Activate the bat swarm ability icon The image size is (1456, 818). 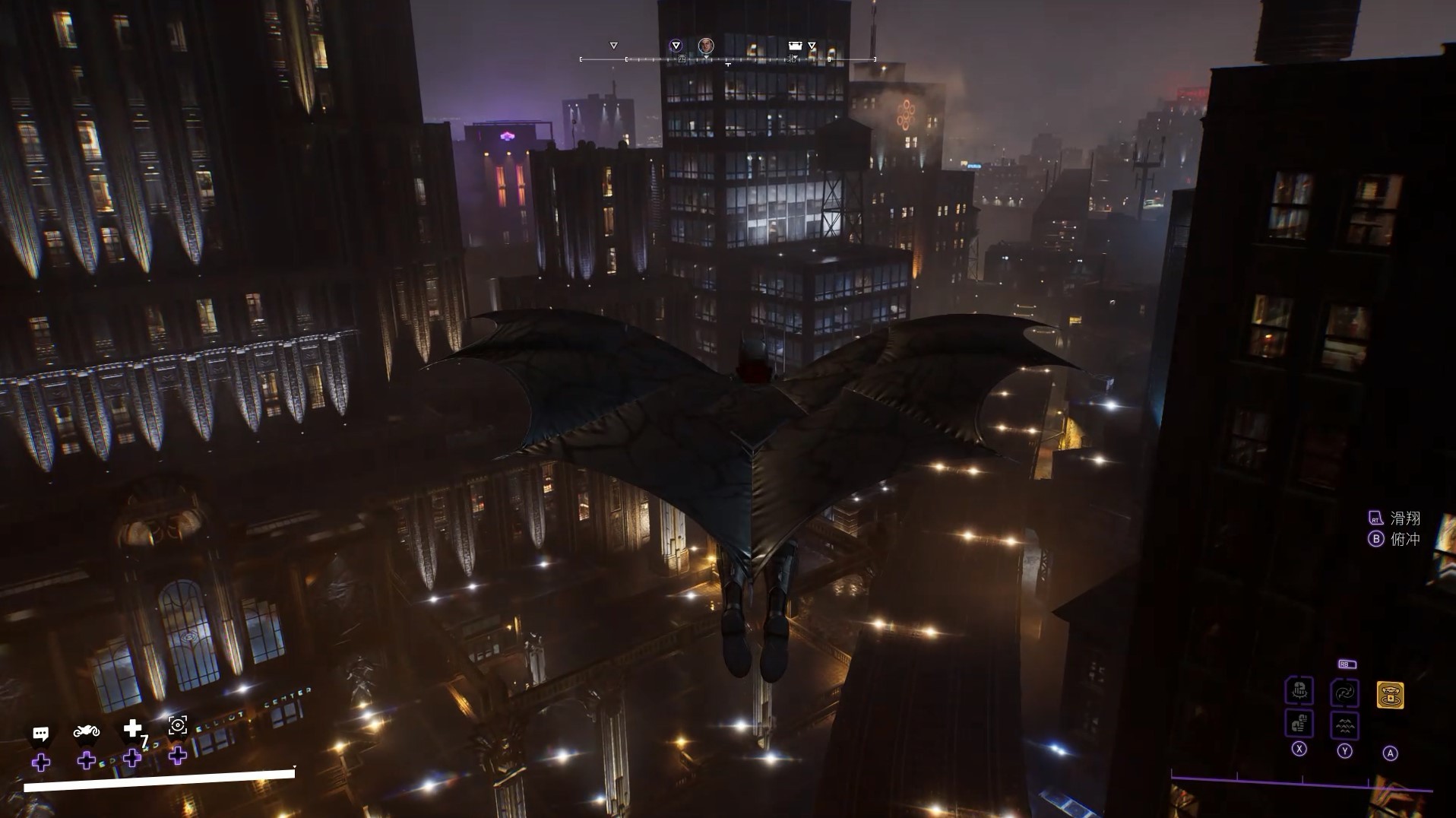(x=1344, y=725)
